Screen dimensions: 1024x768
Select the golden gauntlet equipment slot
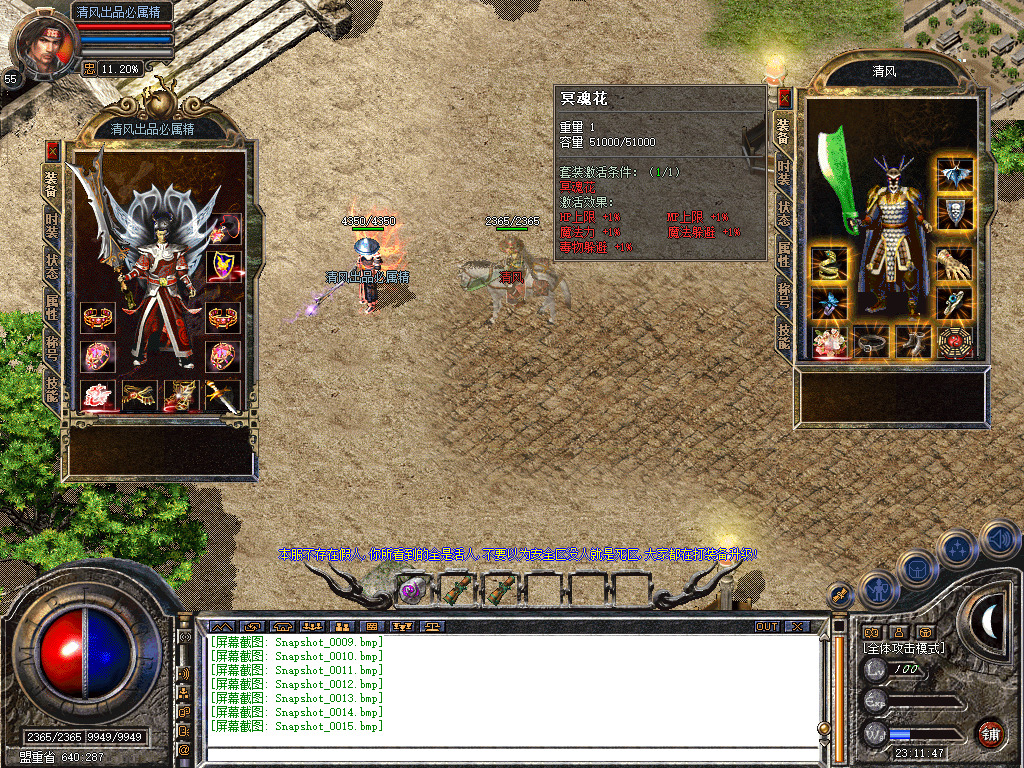click(x=955, y=263)
